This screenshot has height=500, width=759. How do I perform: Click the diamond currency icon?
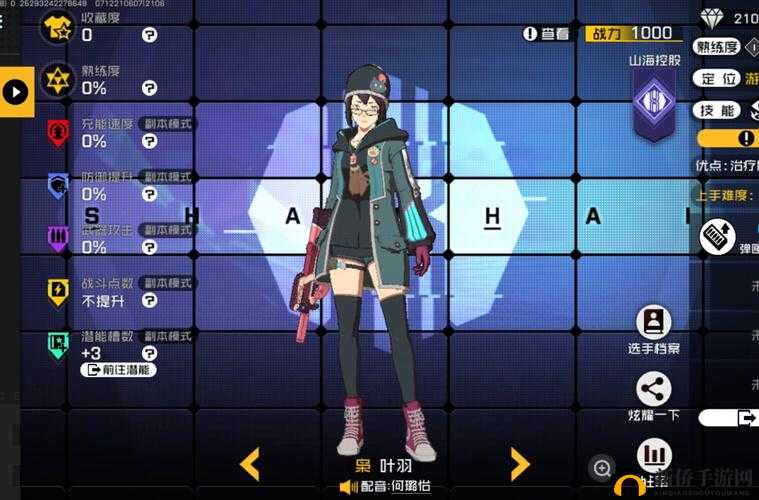click(x=710, y=17)
